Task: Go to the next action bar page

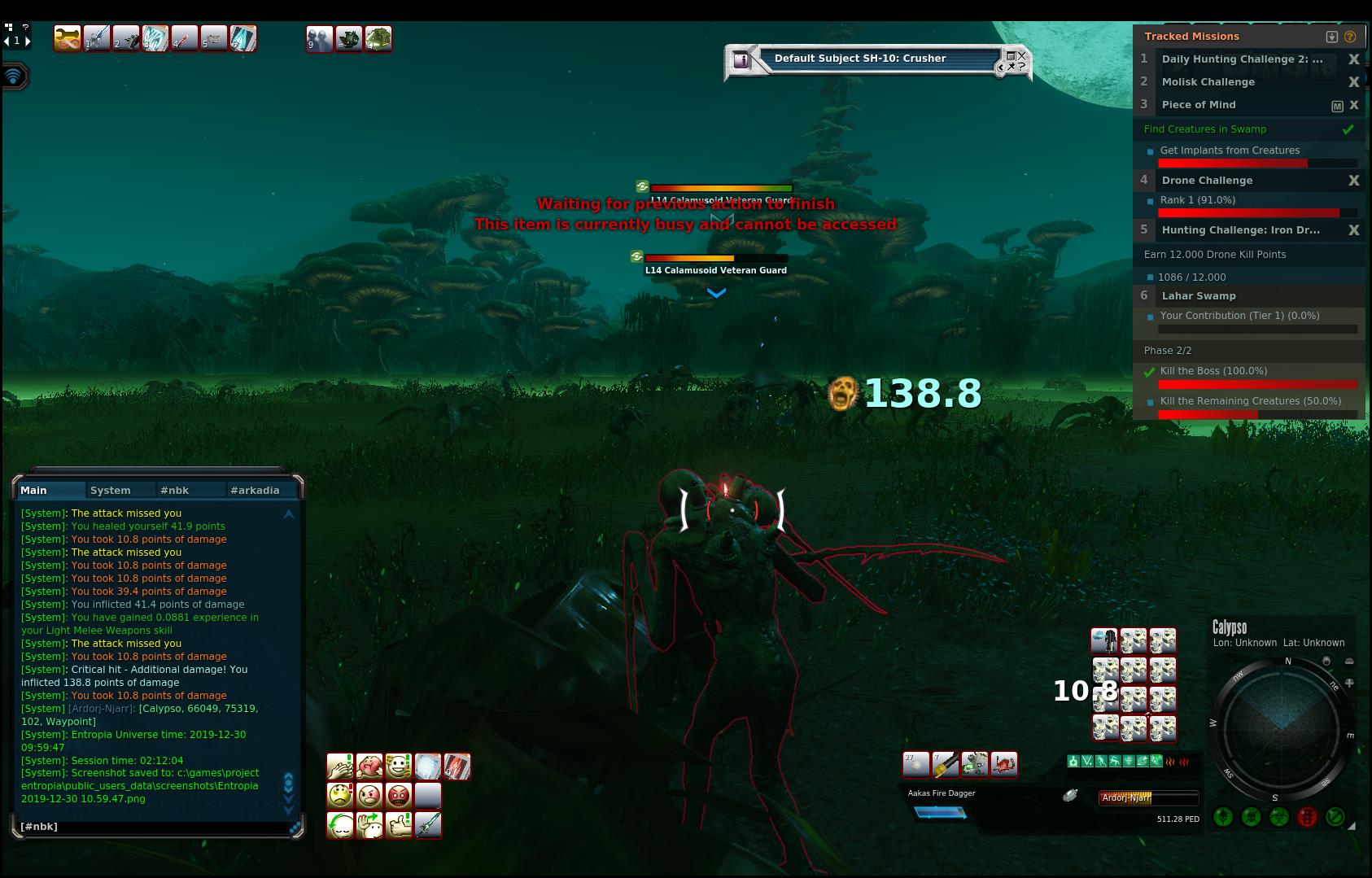Action: [28, 41]
